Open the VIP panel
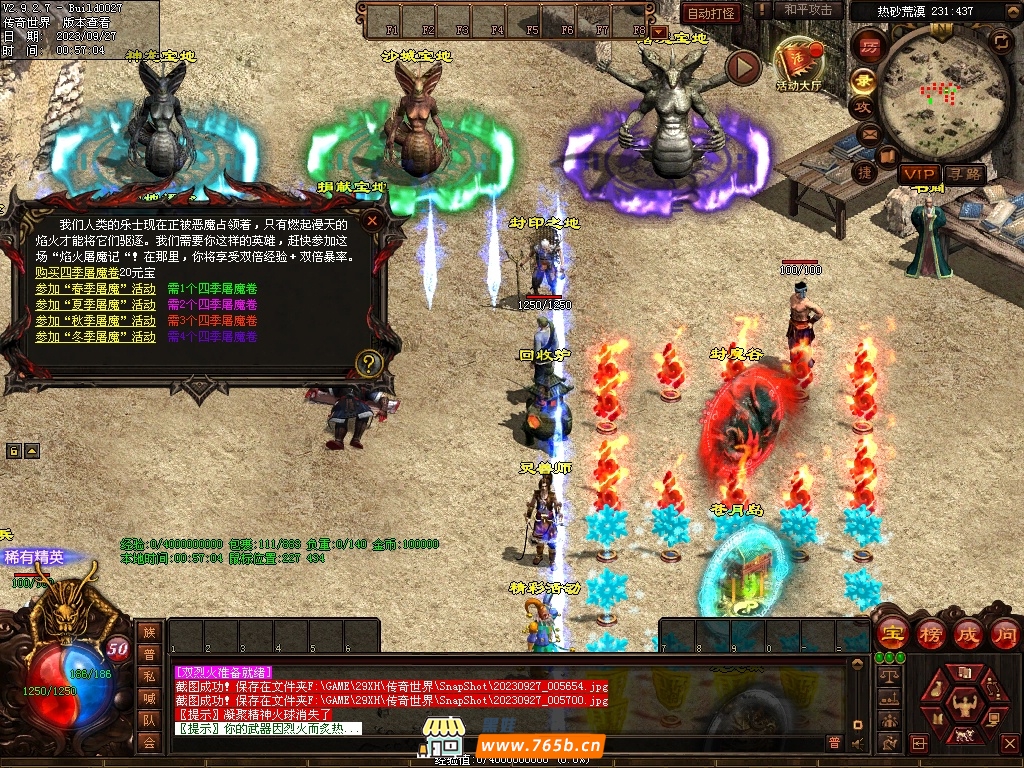 (x=917, y=174)
